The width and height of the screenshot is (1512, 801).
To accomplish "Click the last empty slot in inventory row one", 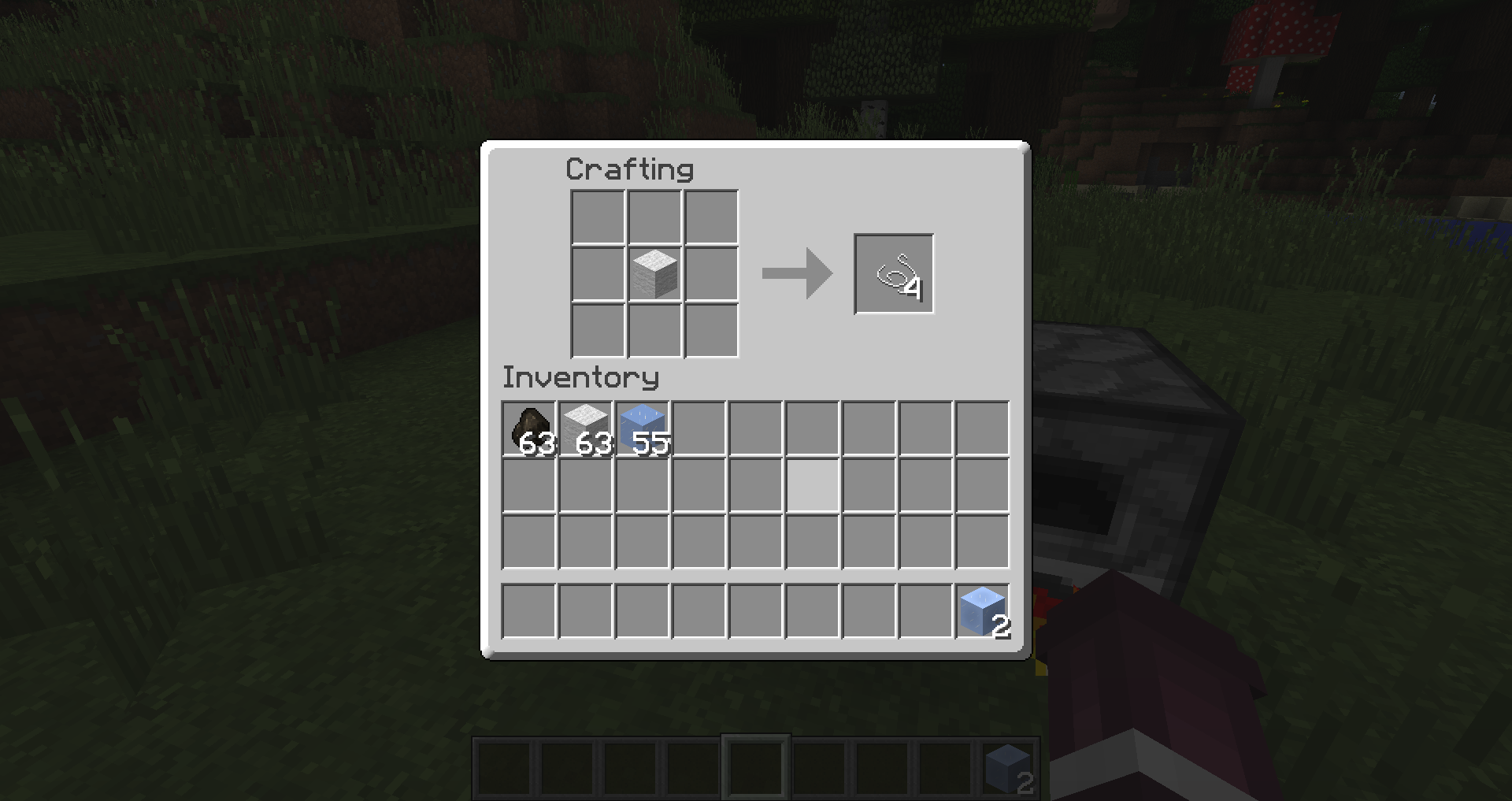I will (x=981, y=428).
